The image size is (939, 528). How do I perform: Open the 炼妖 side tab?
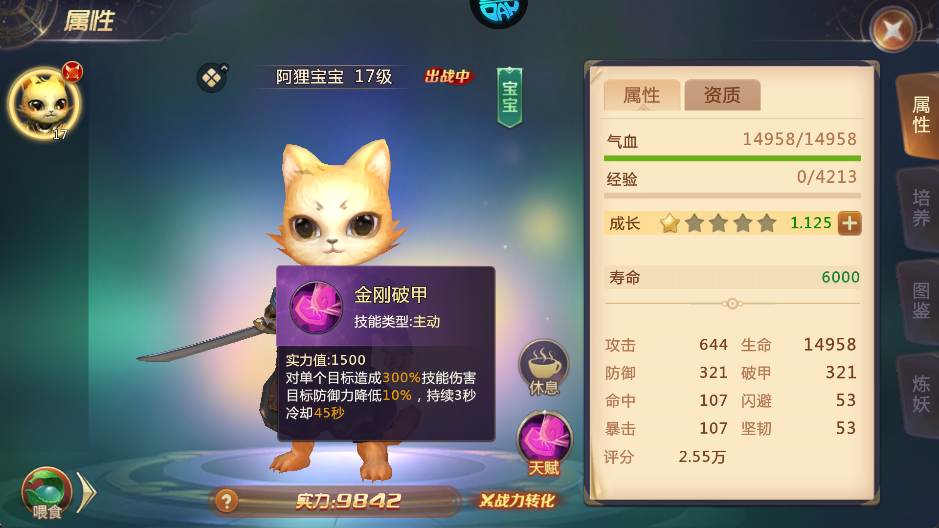pyautogui.click(x=919, y=393)
